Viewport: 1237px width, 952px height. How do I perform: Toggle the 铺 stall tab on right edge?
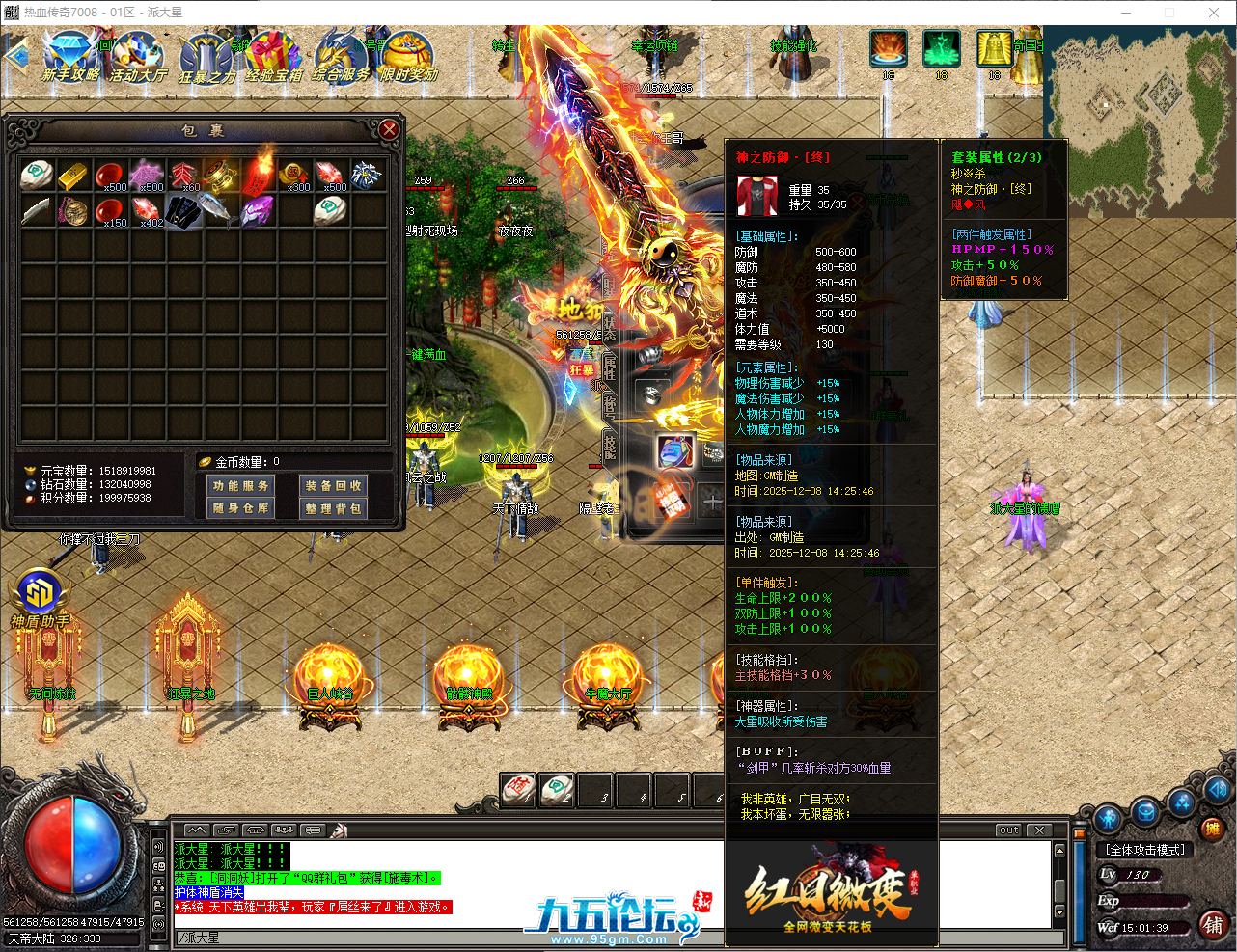point(1215,925)
